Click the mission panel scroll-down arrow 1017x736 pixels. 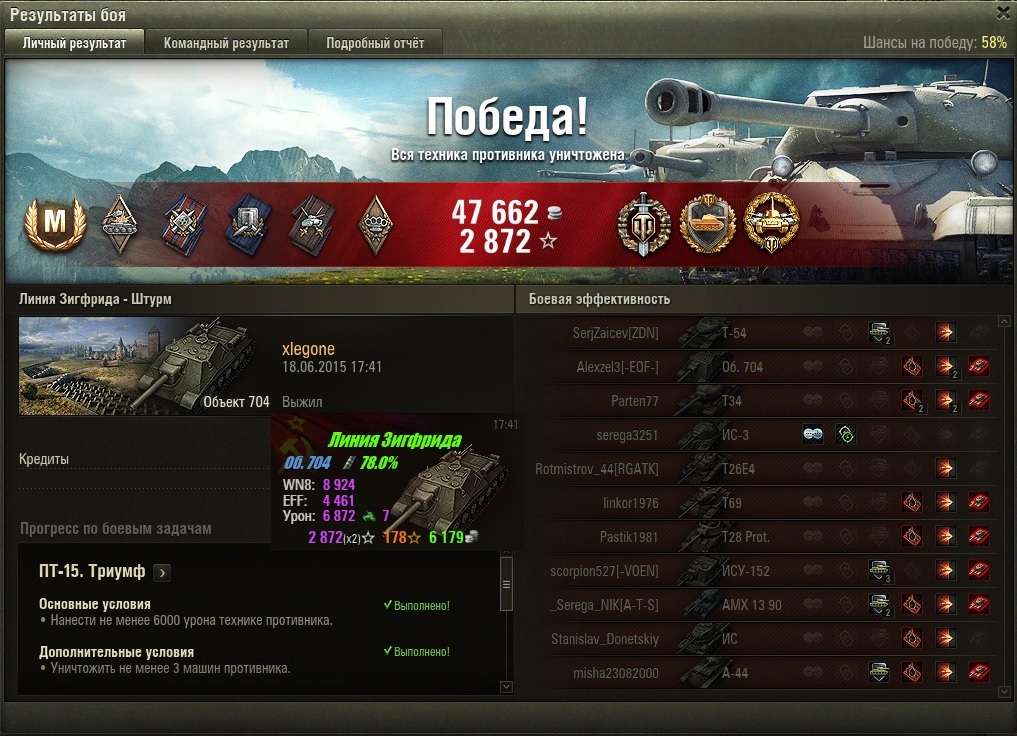(506, 687)
